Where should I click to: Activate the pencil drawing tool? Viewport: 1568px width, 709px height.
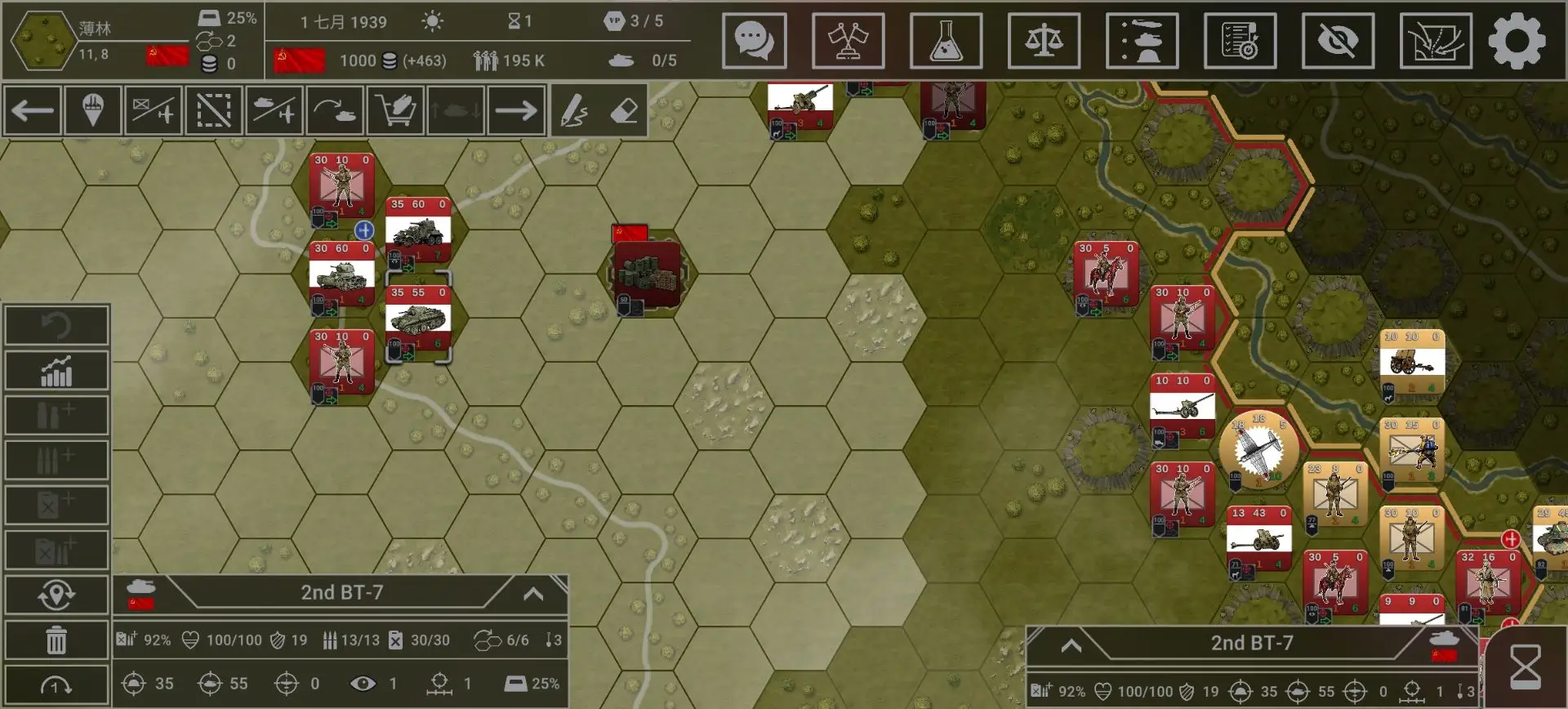tap(574, 110)
